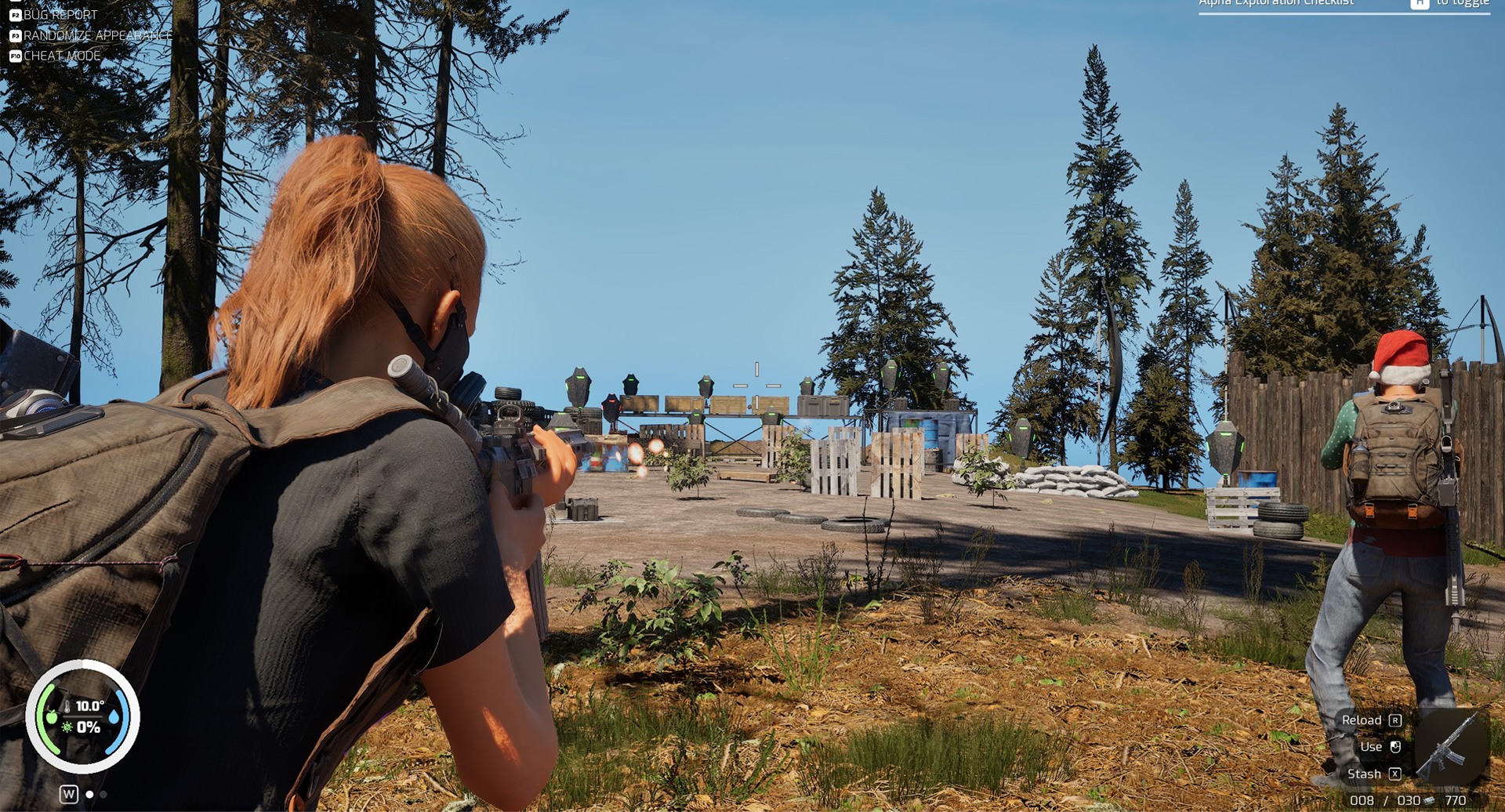1505x812 pixels.
Task: Click the 008 / 030 ammo counter
Action: [1385, 801]
